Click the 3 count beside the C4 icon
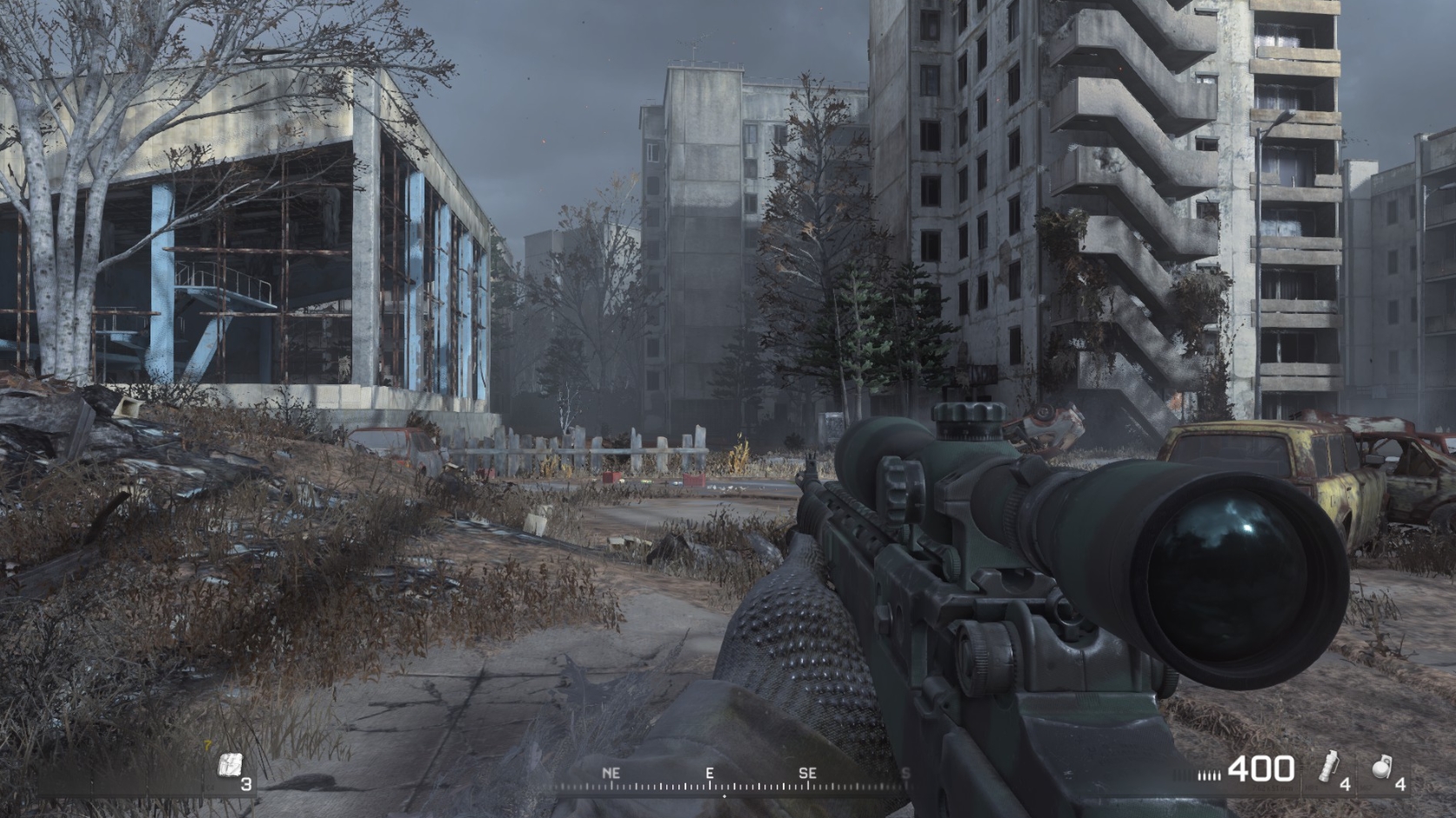Viewport: 1456px width, 818px height. click(x=247, y=784)
